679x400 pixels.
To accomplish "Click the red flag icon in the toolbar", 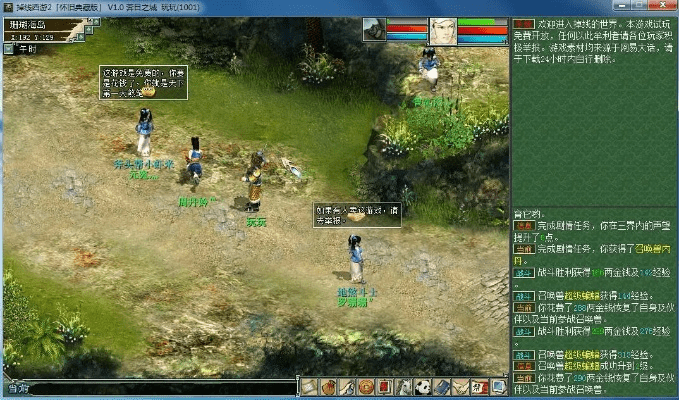I will [x=479, y=387].
